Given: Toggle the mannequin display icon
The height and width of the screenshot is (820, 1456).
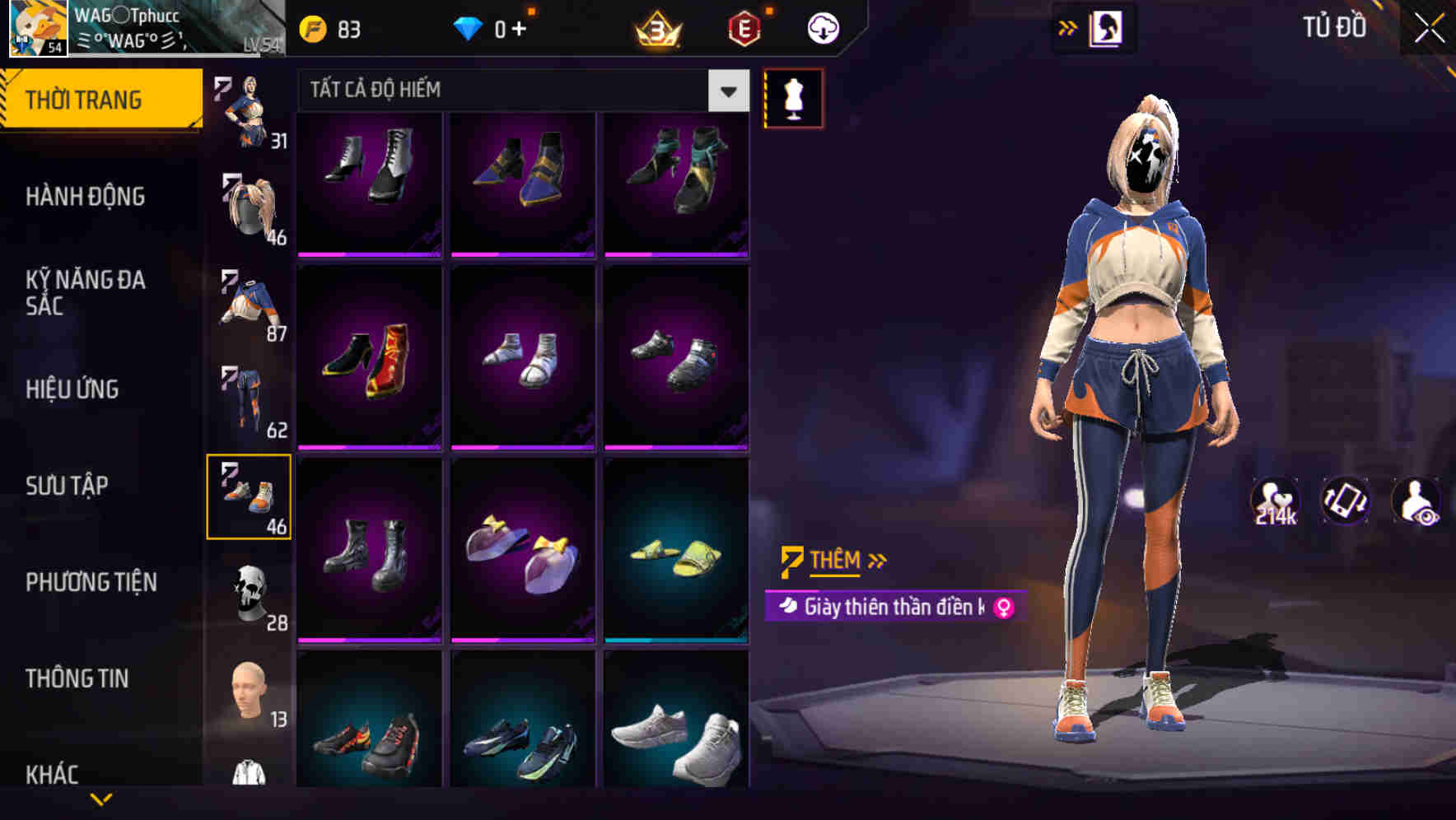Looking at the screenshot, I should coord(793,97).
